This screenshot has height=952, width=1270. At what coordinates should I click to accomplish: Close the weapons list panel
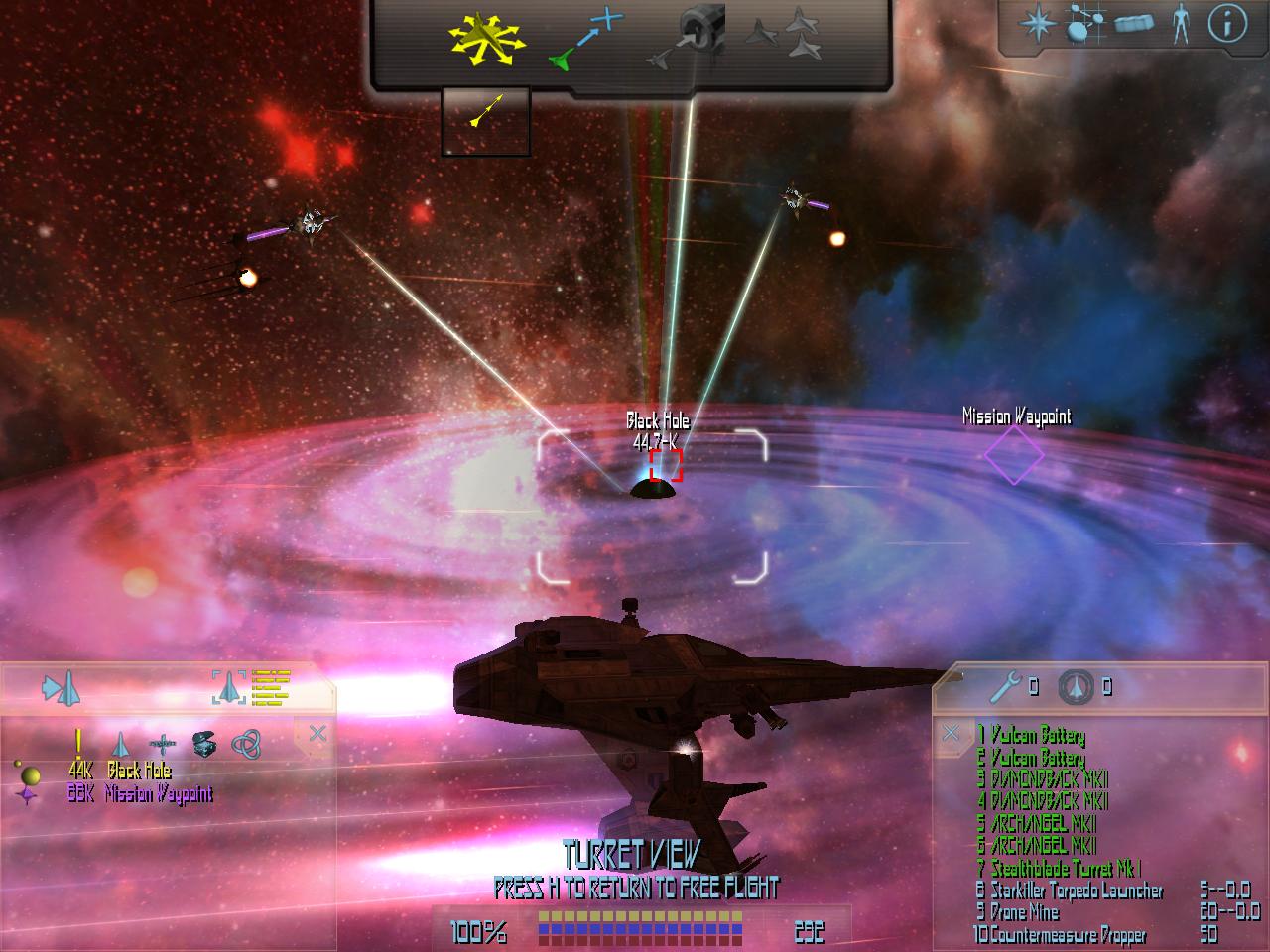[x=951, y=734]
